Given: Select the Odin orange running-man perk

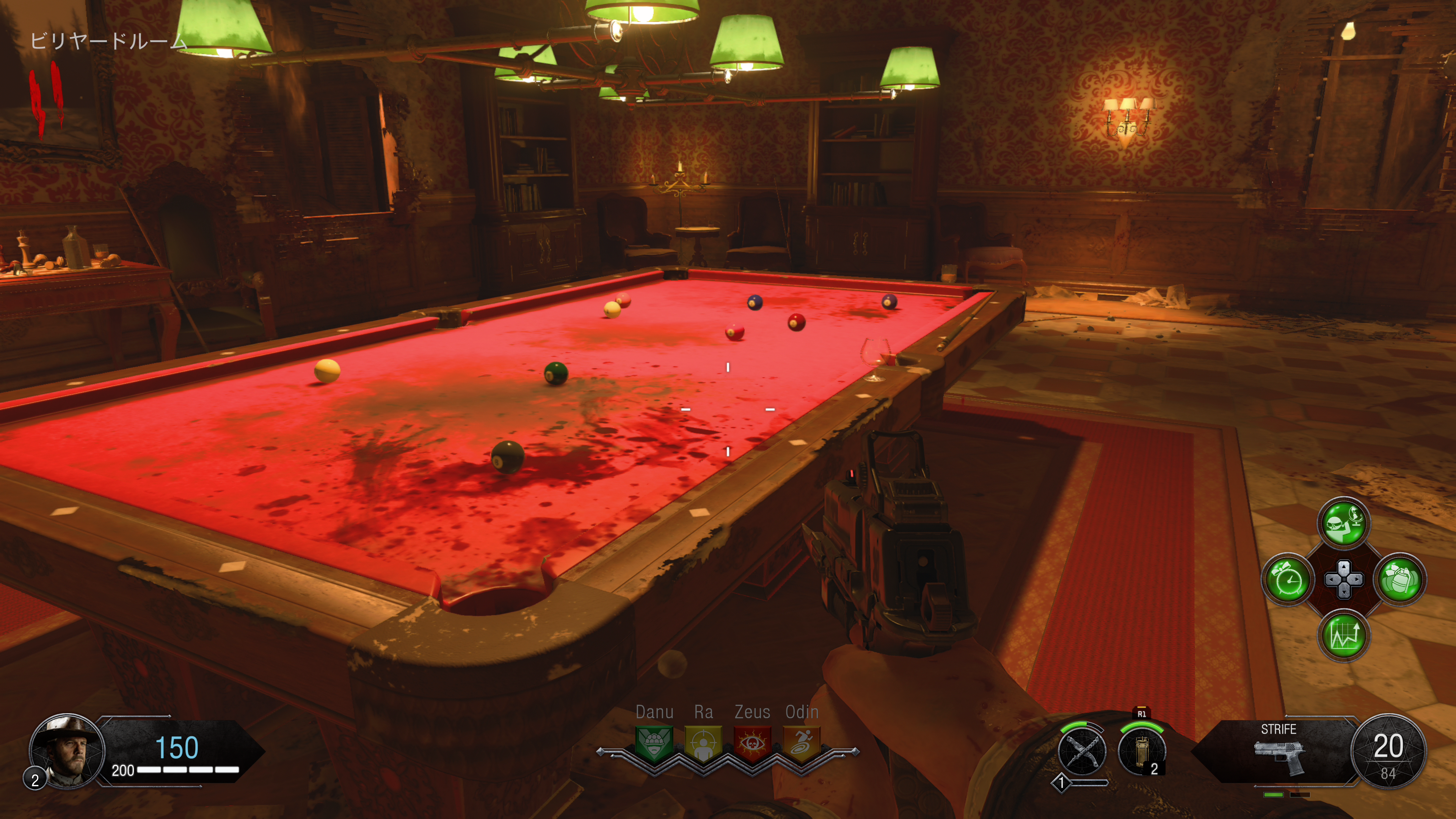Looking at the screenshot, I should point(802,743).
